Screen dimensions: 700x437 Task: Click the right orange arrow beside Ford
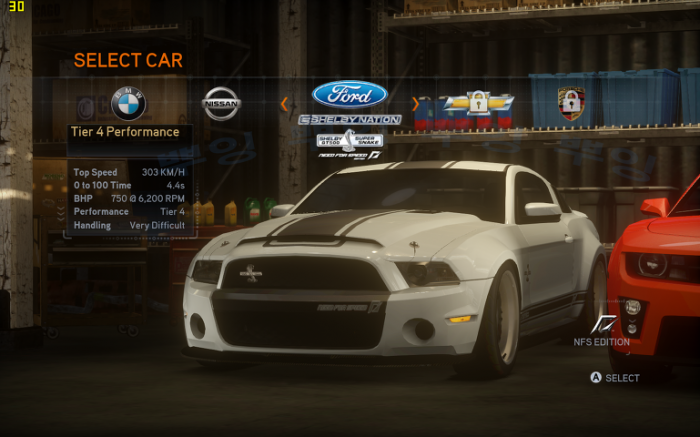tap(415, 102)
